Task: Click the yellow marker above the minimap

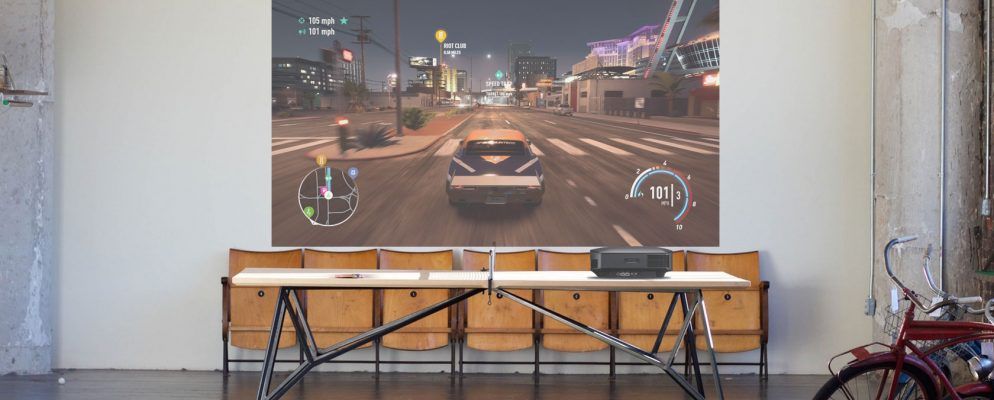Action: 321,160
